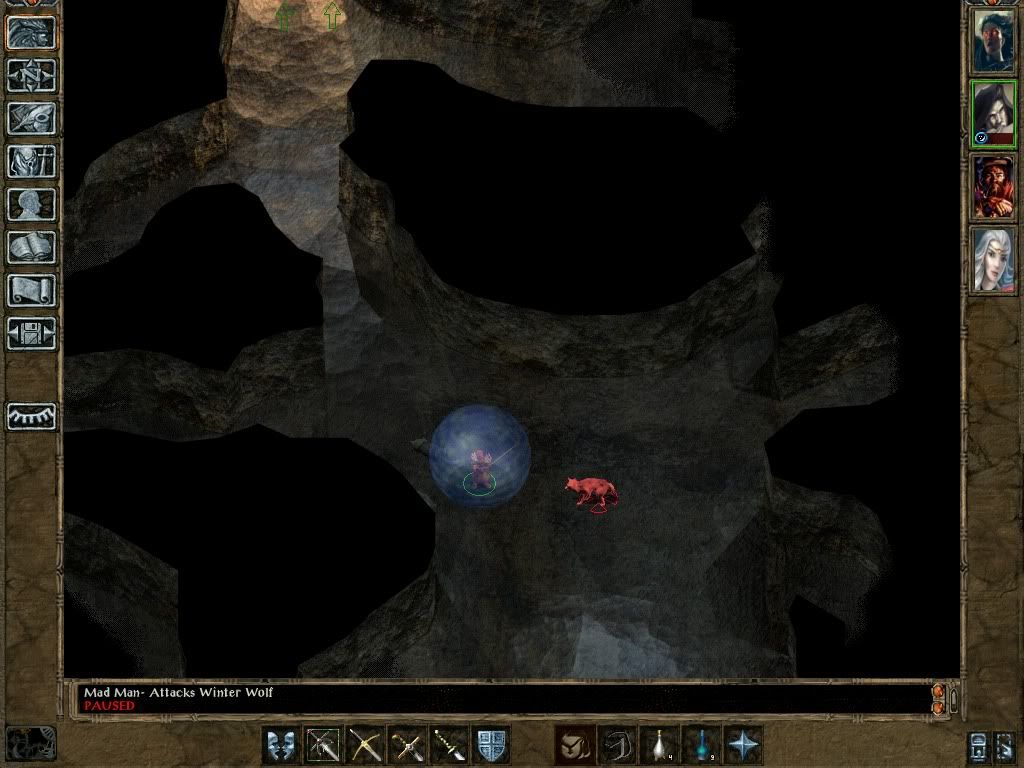Activate the shield icon button
The width and height of the screenshot is (1024, 768).
coord(492,745)
